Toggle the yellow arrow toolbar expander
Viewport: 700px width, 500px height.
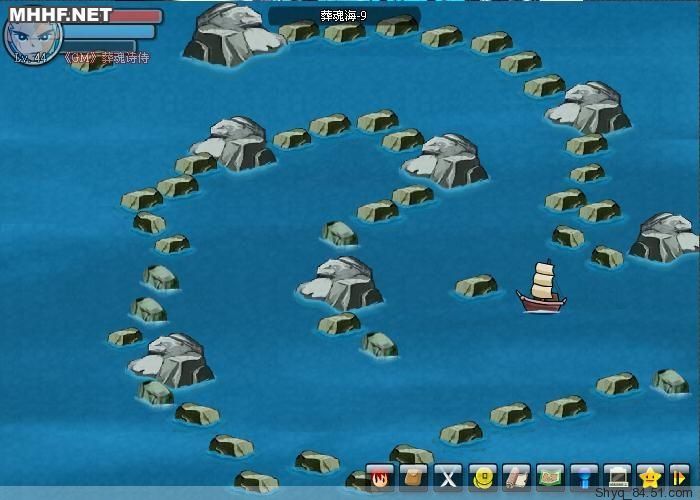(x=681, y=478)
